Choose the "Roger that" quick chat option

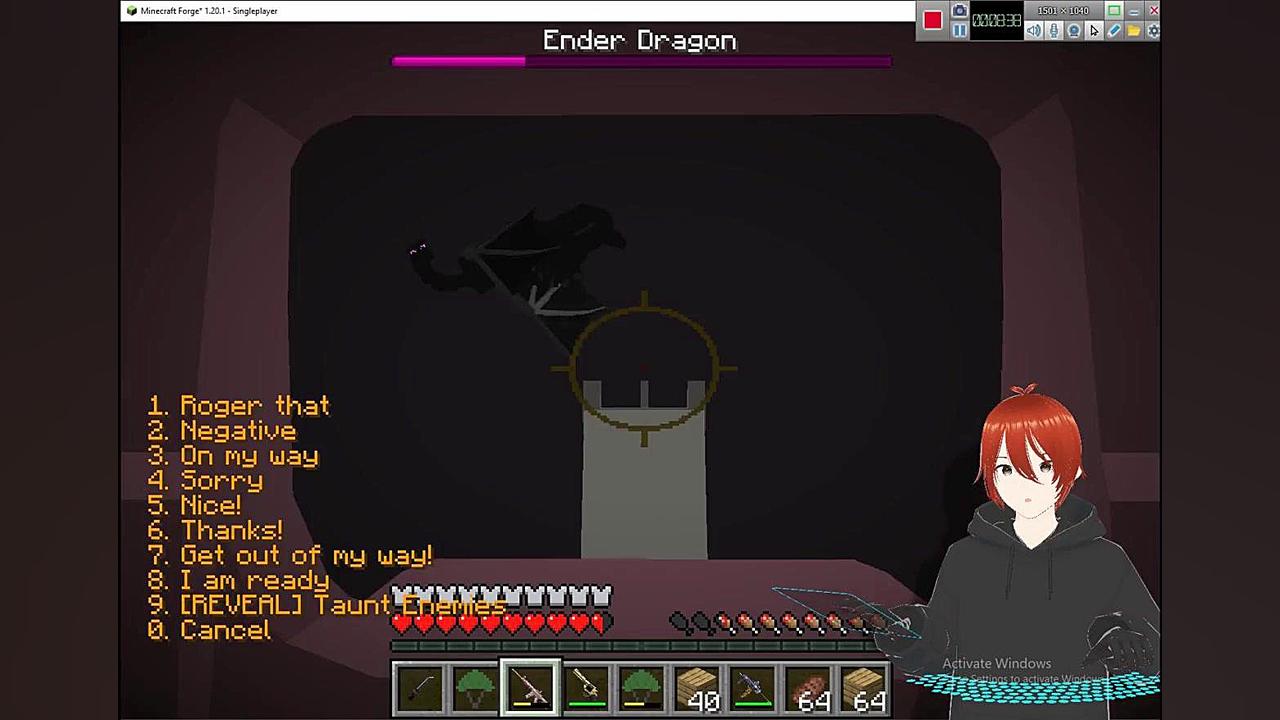point(253,406)
